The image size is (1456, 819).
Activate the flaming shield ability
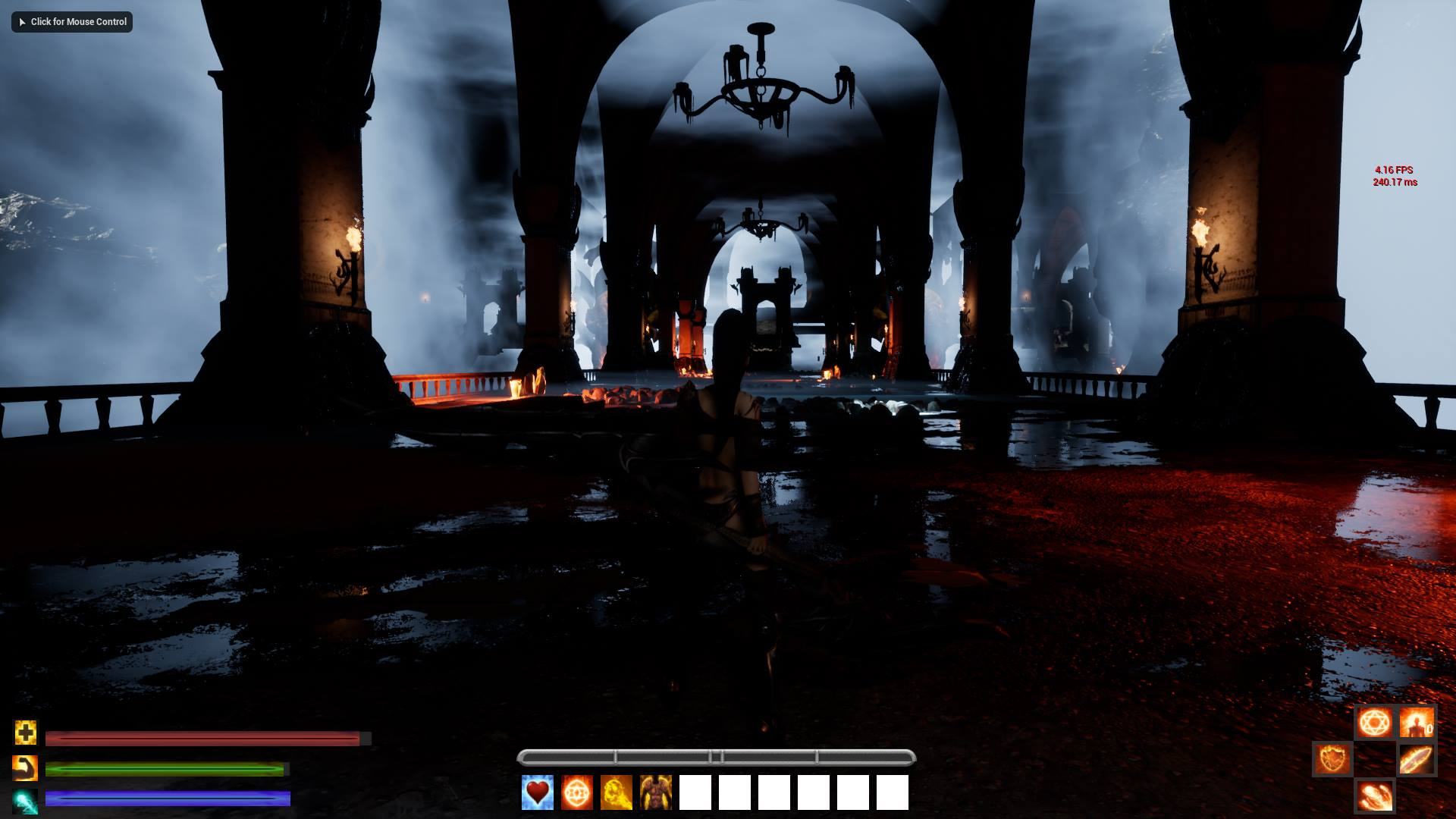tap(1332, 758)
